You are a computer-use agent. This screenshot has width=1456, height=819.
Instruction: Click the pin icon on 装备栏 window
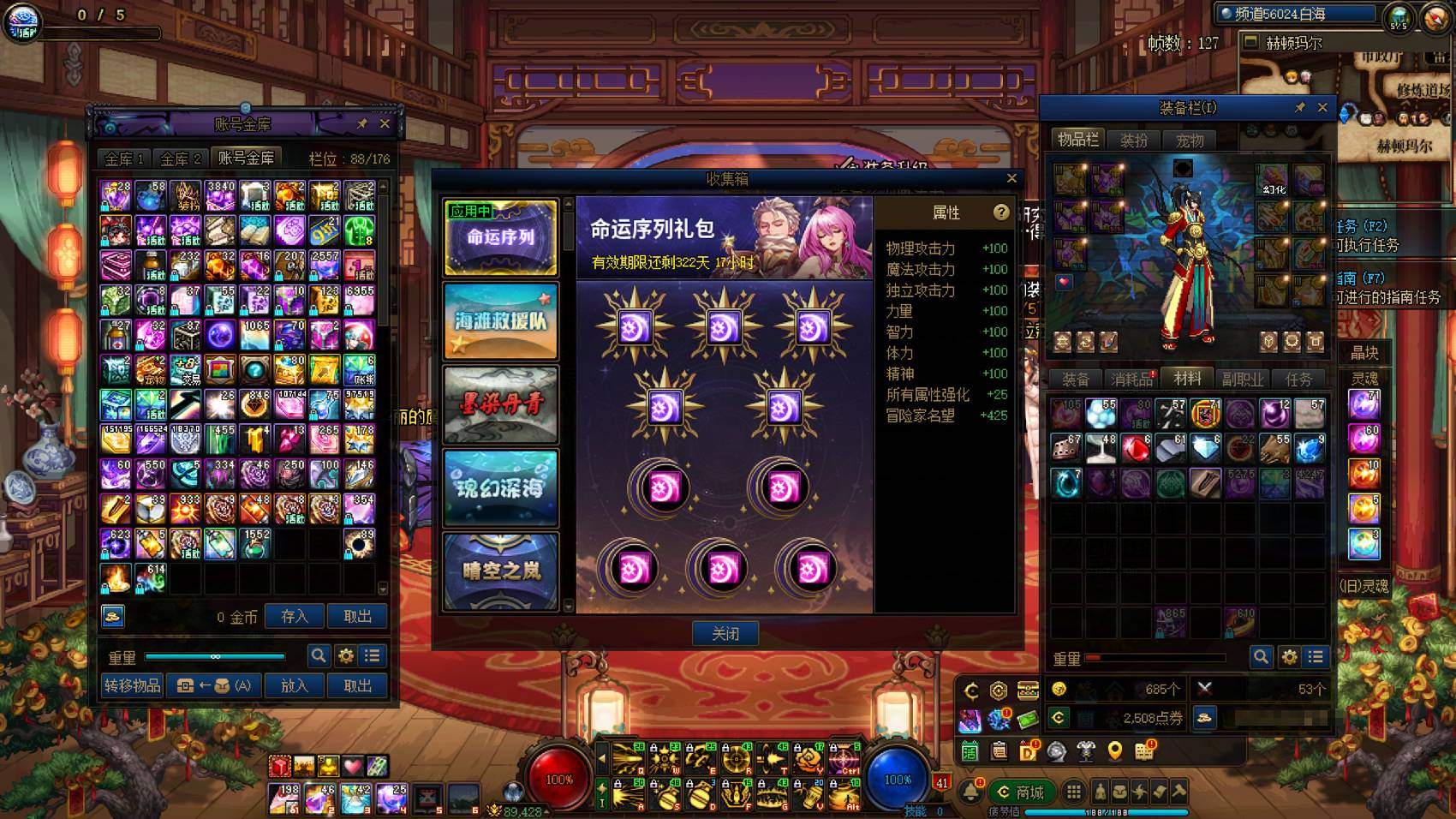(1298, 108)
